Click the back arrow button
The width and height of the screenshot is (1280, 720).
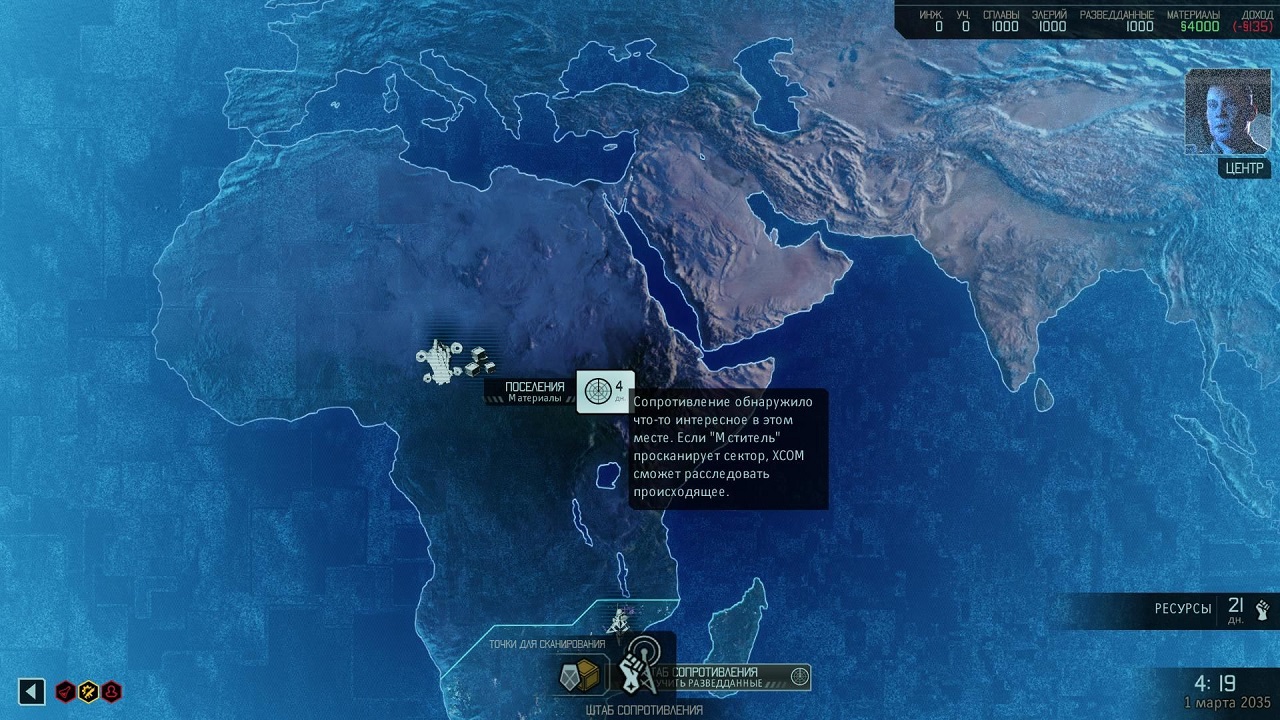(x=32, y=691)
